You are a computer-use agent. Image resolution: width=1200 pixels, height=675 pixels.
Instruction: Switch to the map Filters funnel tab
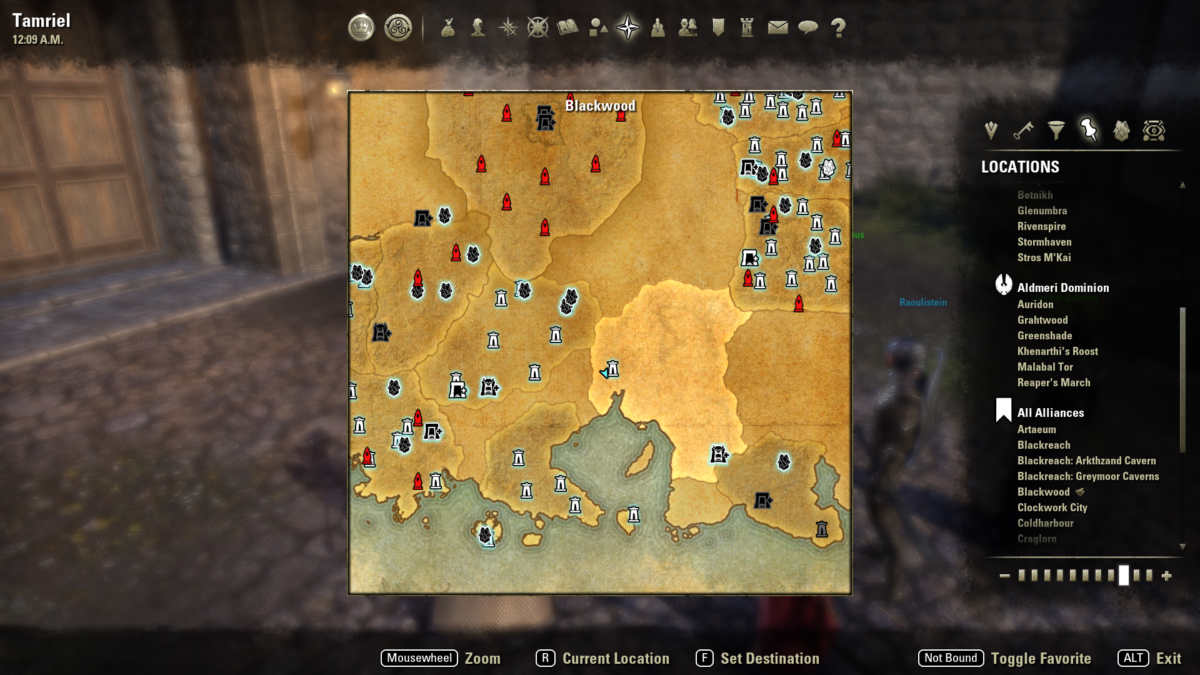pyautogui.click(x=1056, y=129)
